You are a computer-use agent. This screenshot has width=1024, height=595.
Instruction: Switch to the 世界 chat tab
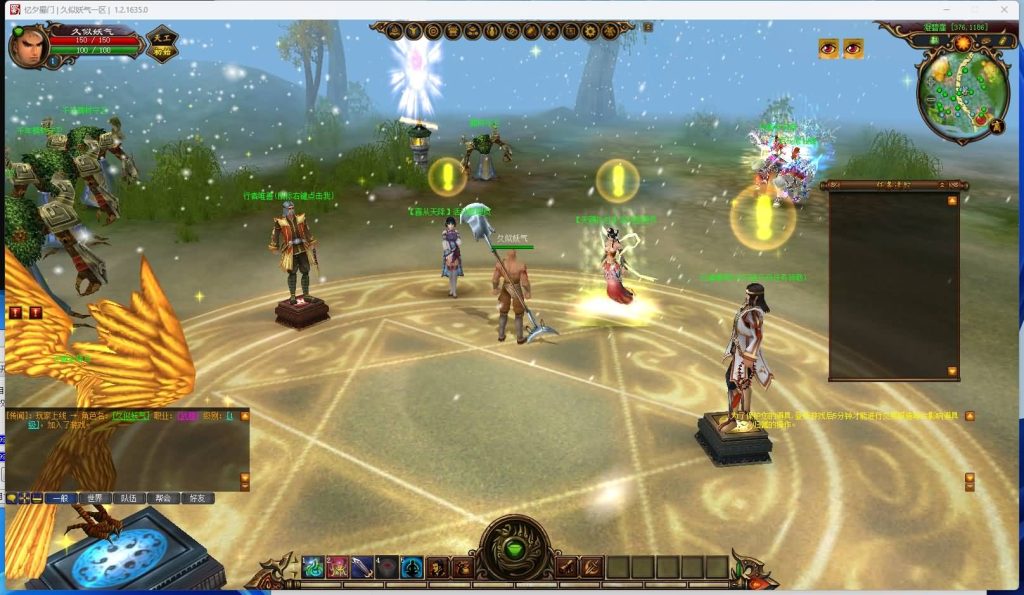click(x=95, y=497)
